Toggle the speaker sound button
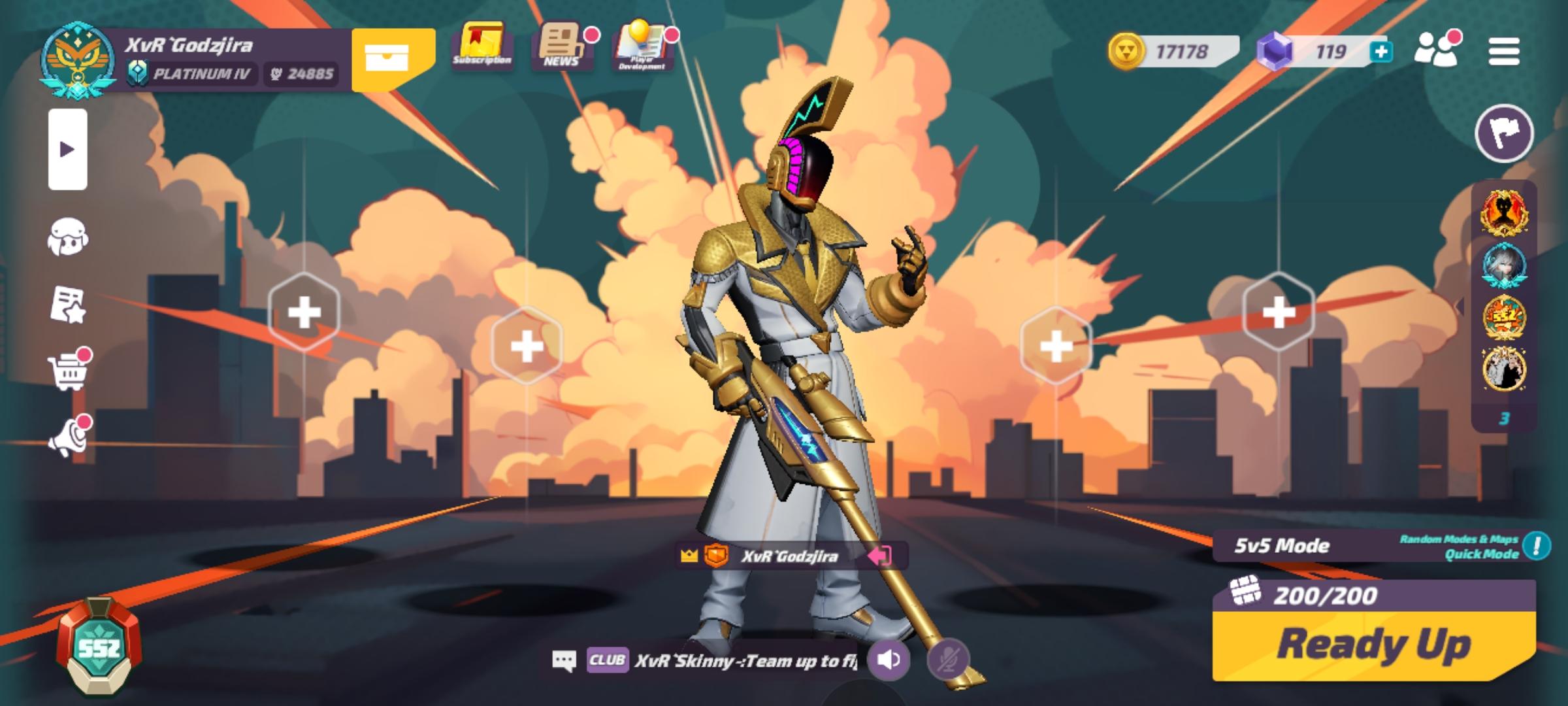 point(889,660)
